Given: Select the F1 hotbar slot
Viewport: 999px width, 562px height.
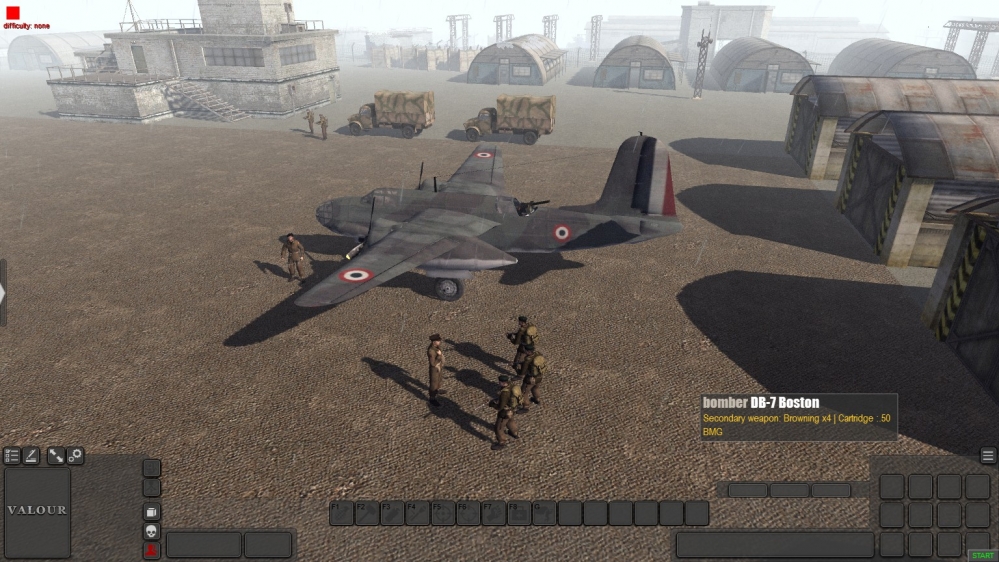Looking at the screenshot, I should pos(342,513).
